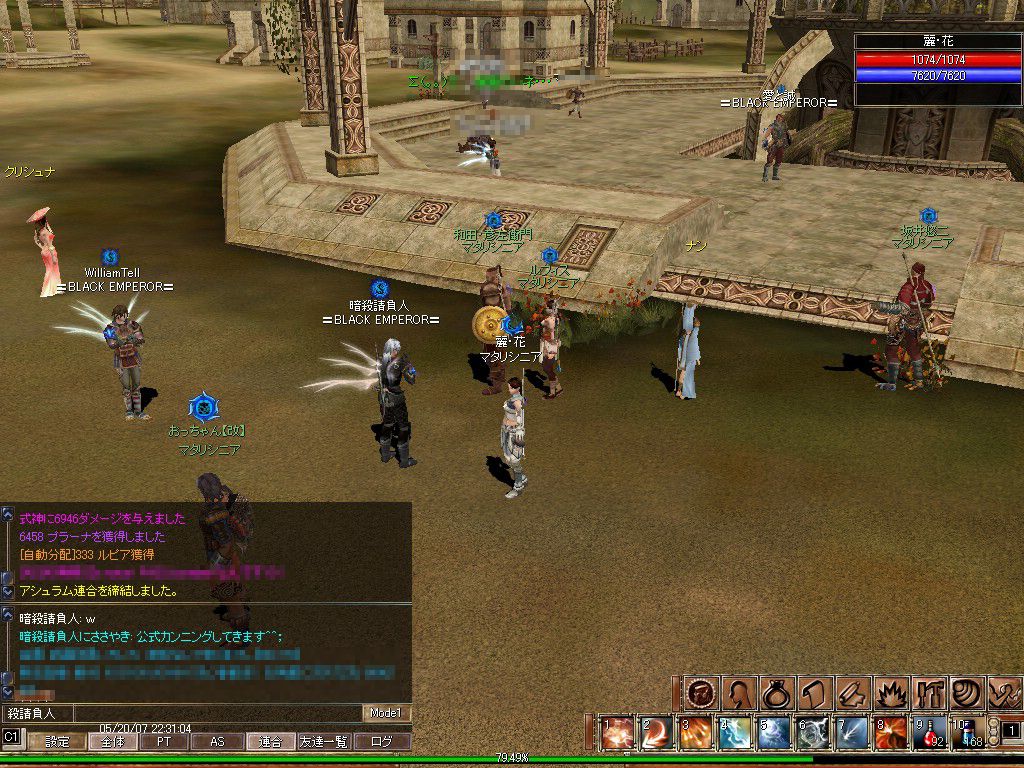1024x768 pixels.
Task: Select the PT party chat tab
Action: pyautogui.click(x=164, y=742)
